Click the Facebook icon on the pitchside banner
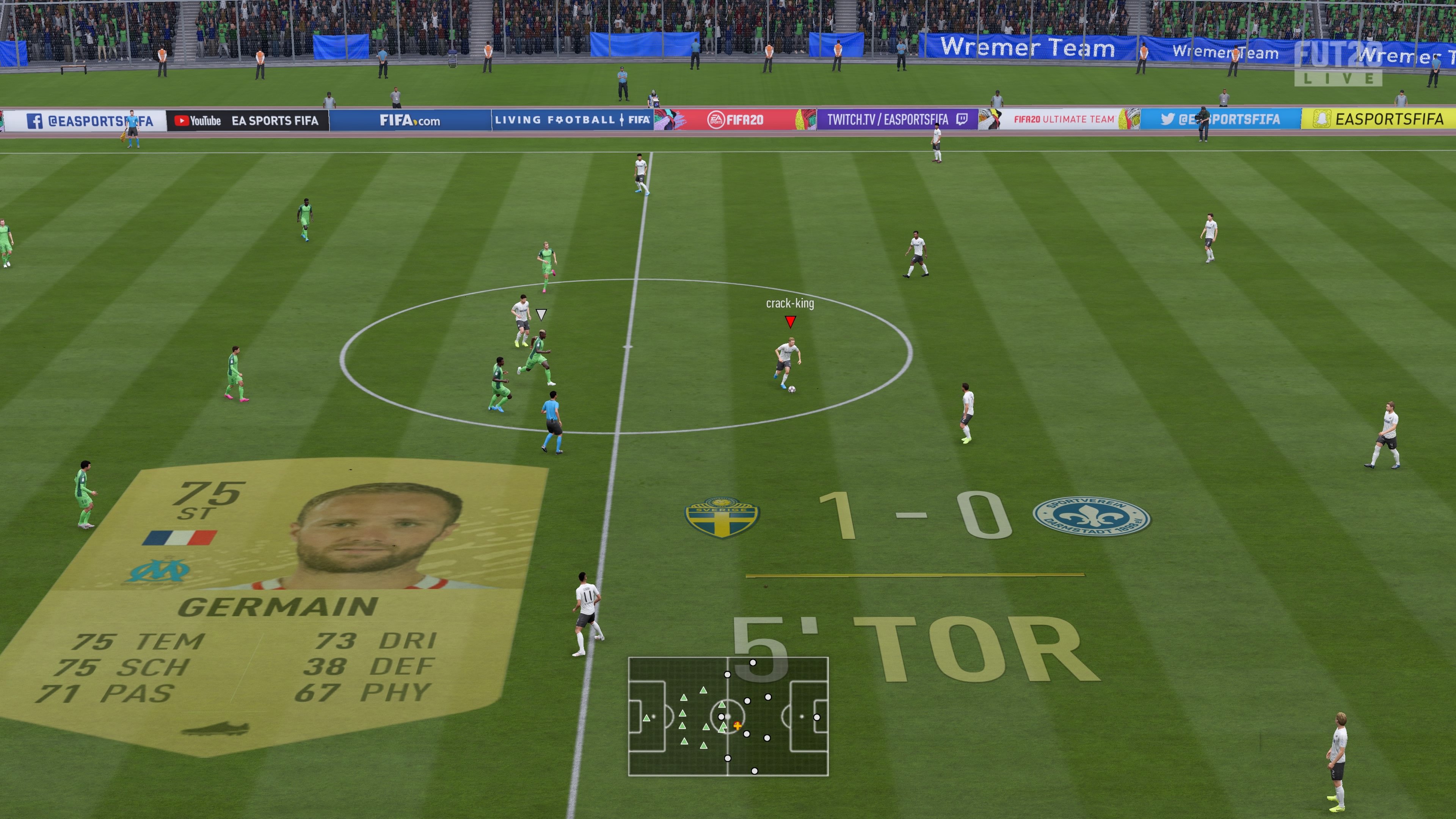Viewport: 1456px width, 819px height. 35,121
